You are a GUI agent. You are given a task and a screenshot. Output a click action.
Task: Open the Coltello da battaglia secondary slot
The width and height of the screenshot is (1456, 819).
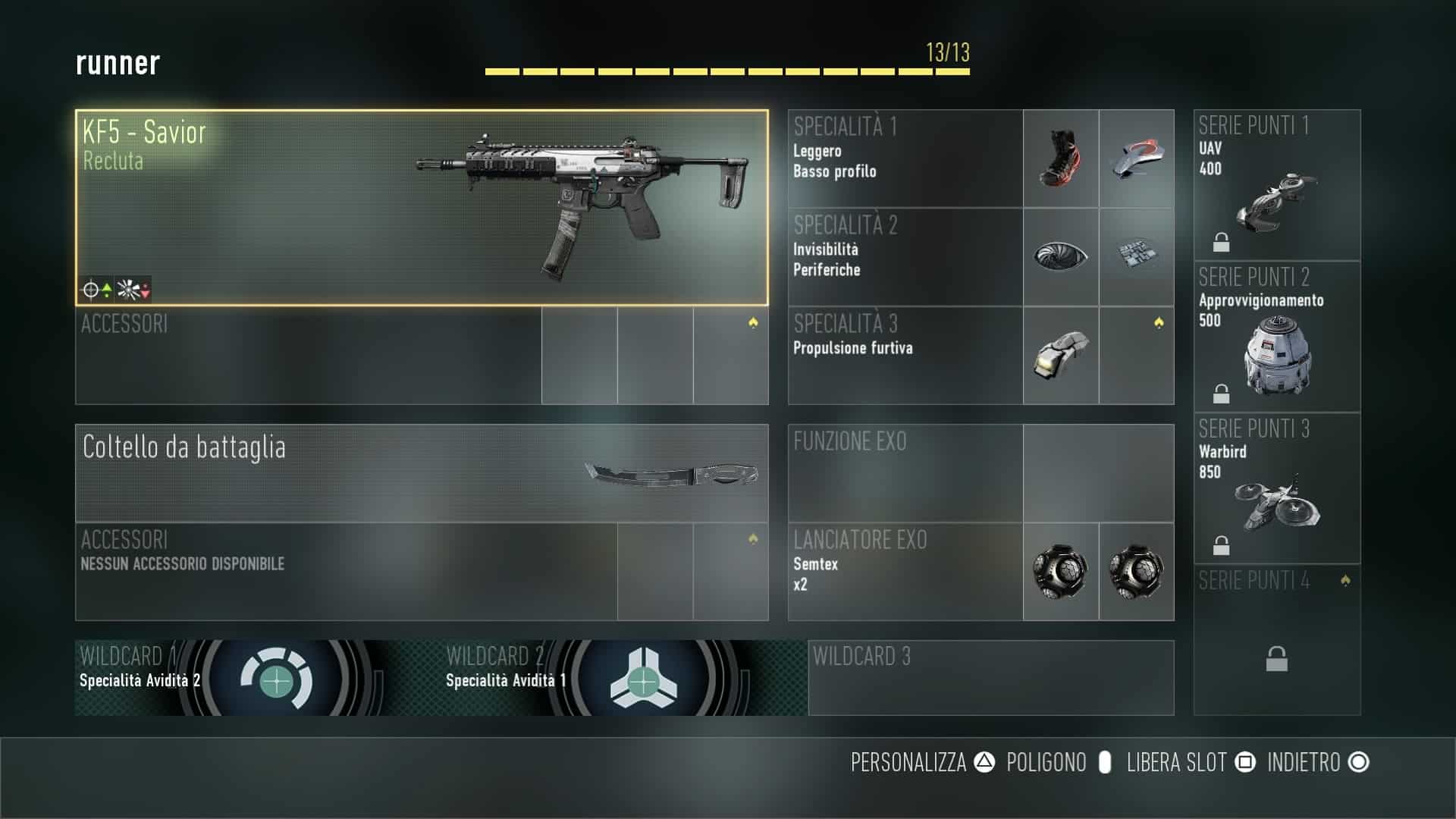[x=422, y=473]
